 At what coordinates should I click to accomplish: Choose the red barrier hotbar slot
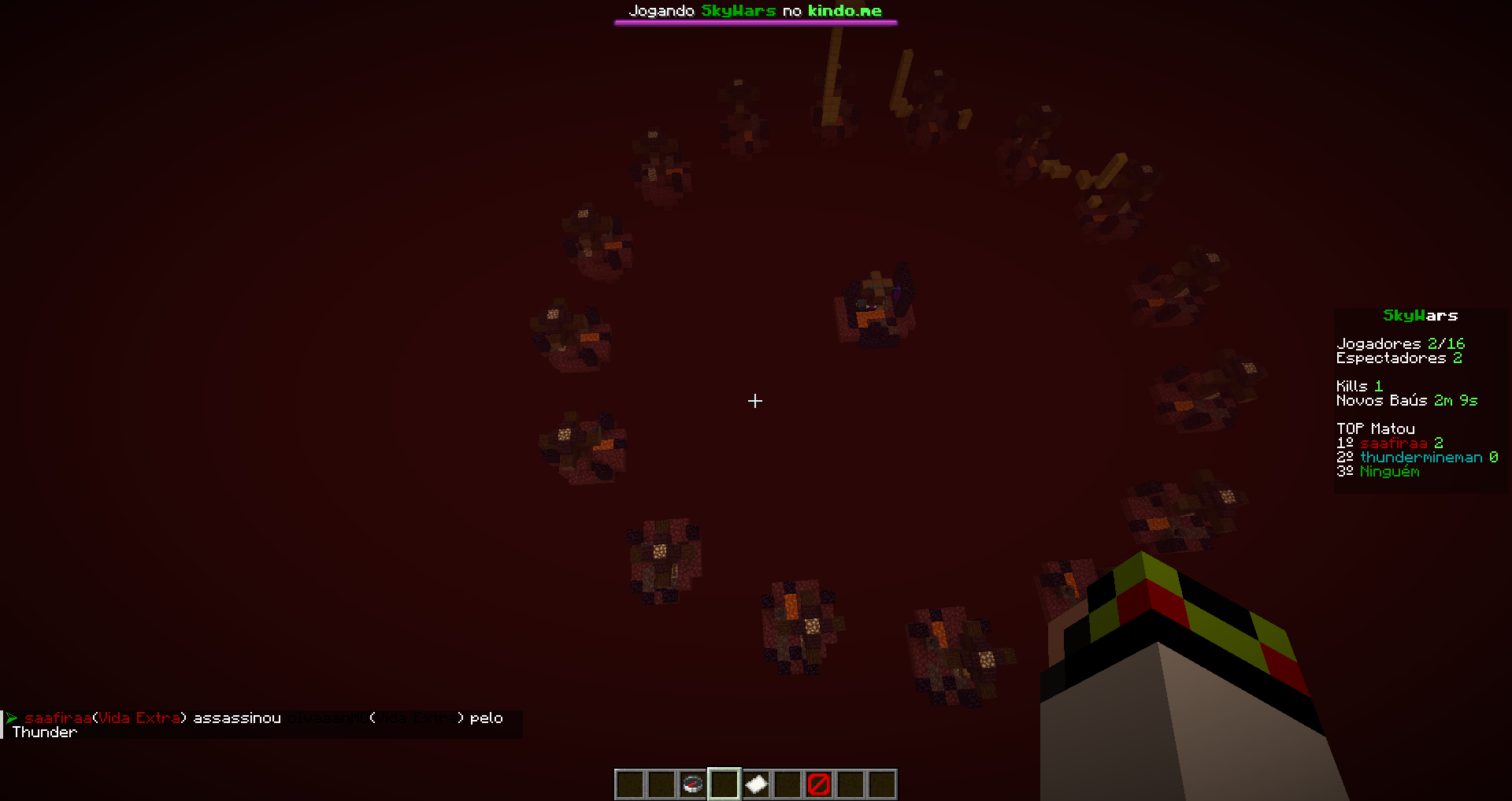pos(819,784)
